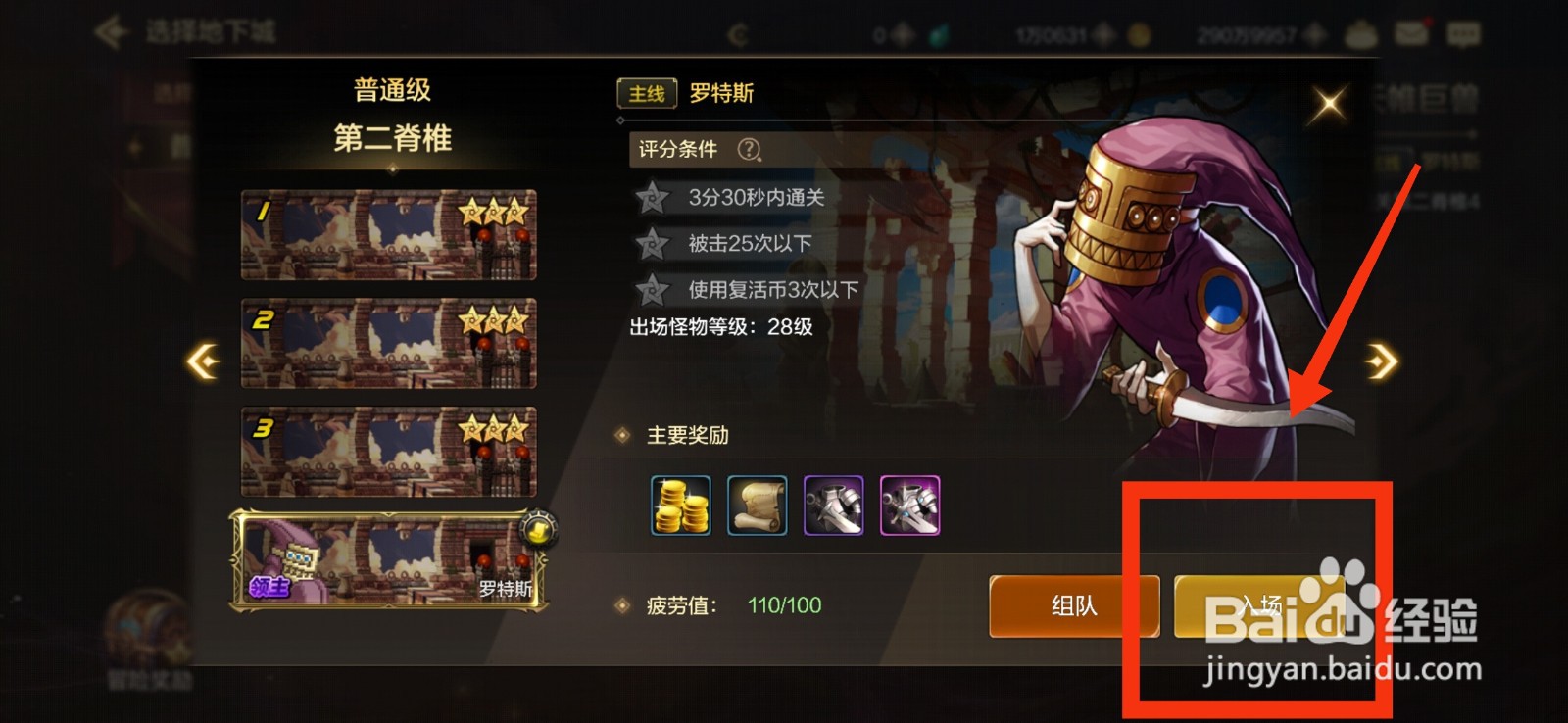
Task: Click the gold coin currency icon
Action: (x=1140, y=35)
